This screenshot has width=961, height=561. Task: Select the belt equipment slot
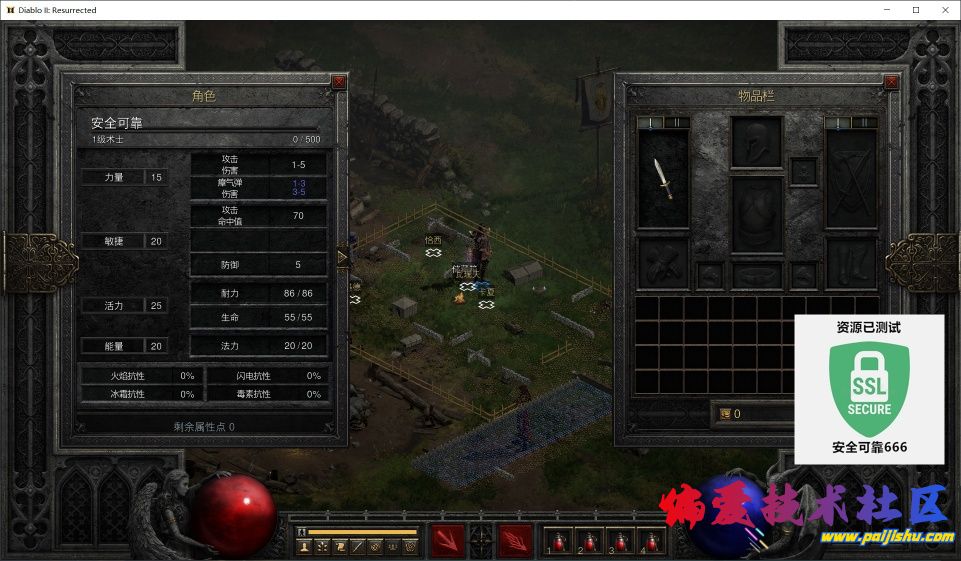point(756,275)
